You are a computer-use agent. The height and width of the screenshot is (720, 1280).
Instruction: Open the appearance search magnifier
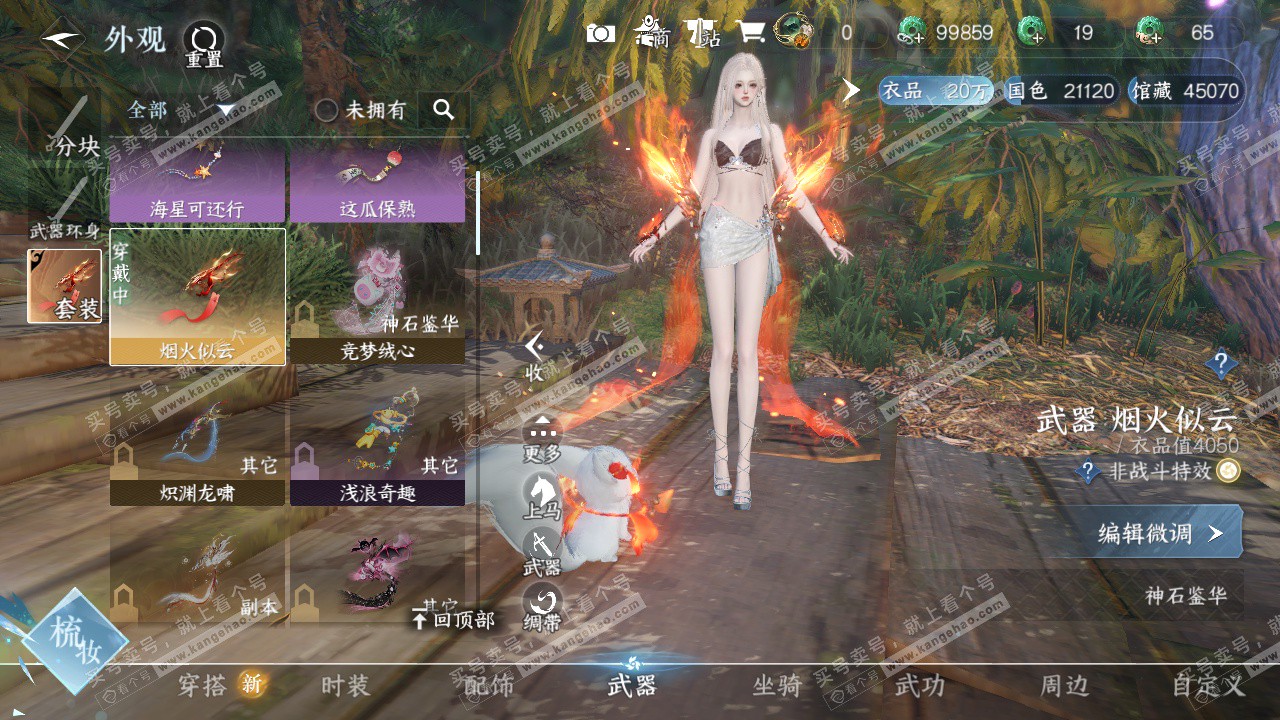pos(443,110)
